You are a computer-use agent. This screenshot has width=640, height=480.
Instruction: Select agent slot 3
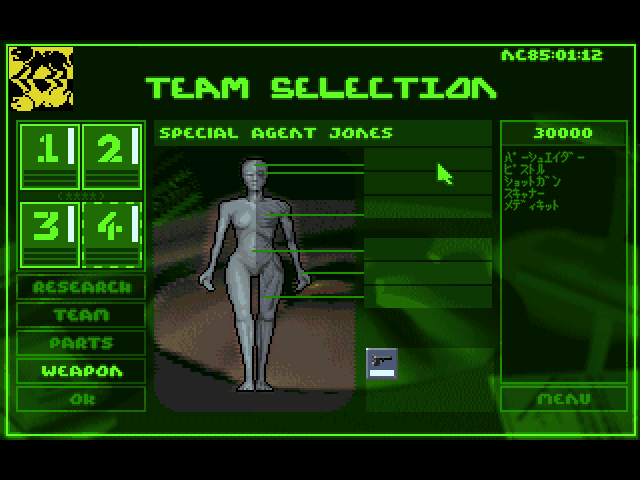tap(49, 234)
